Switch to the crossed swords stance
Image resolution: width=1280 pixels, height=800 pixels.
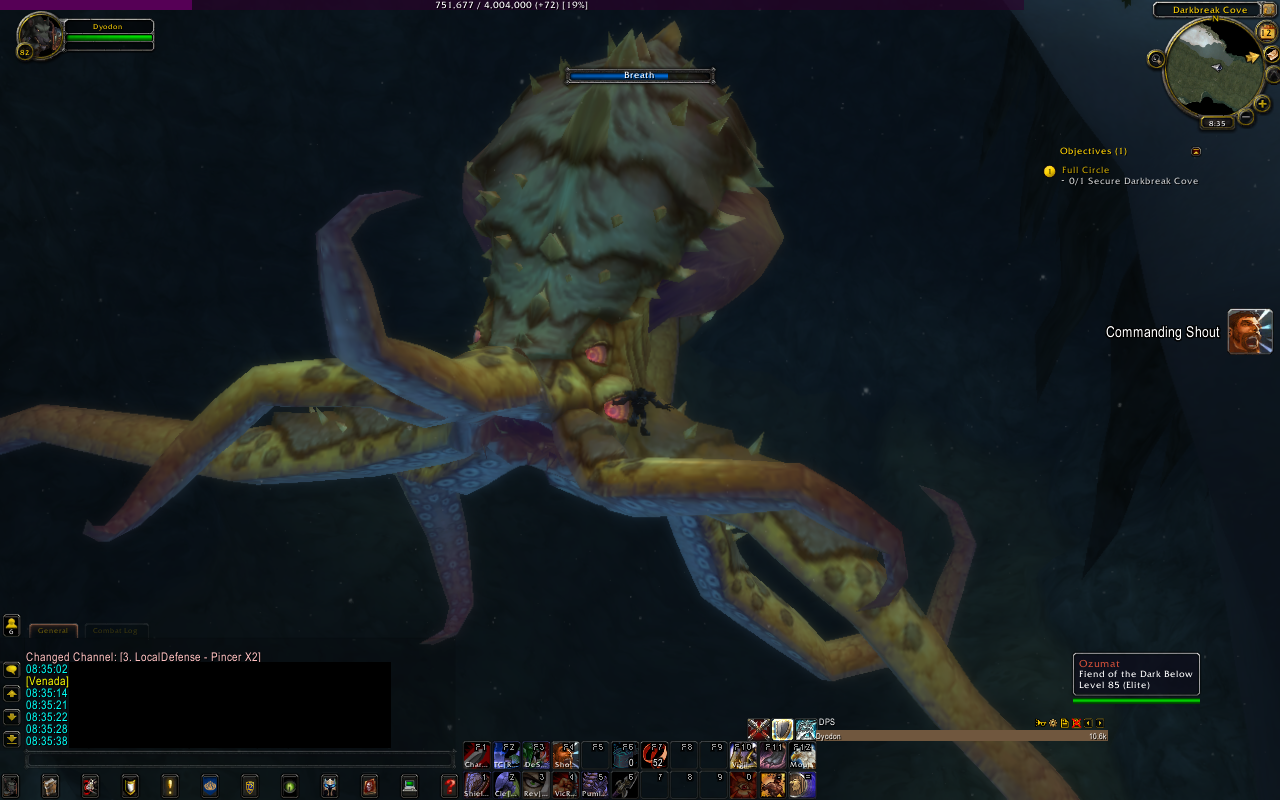(x=758, y=730)
